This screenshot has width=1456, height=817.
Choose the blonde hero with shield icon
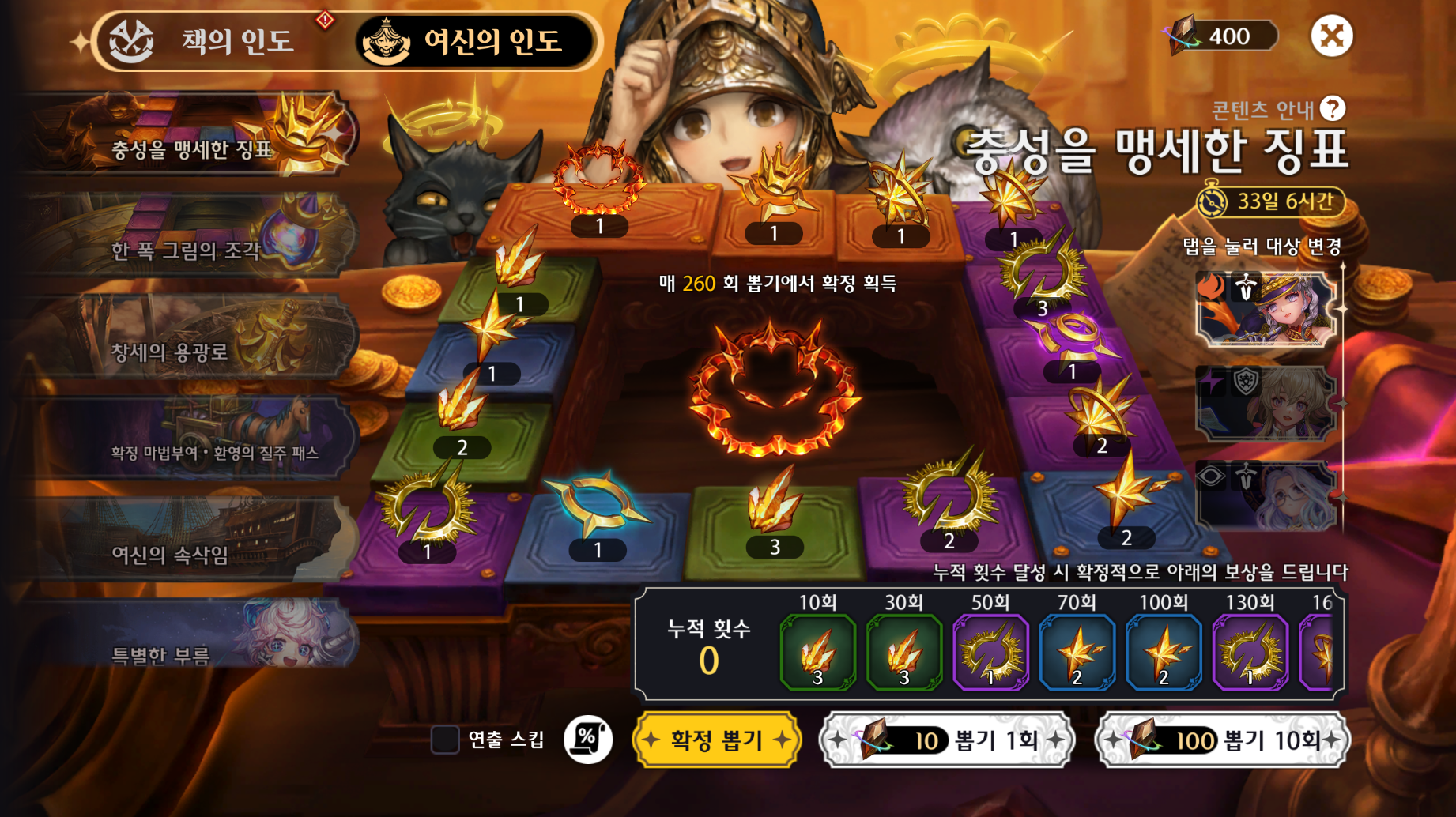coord(1266,403)
